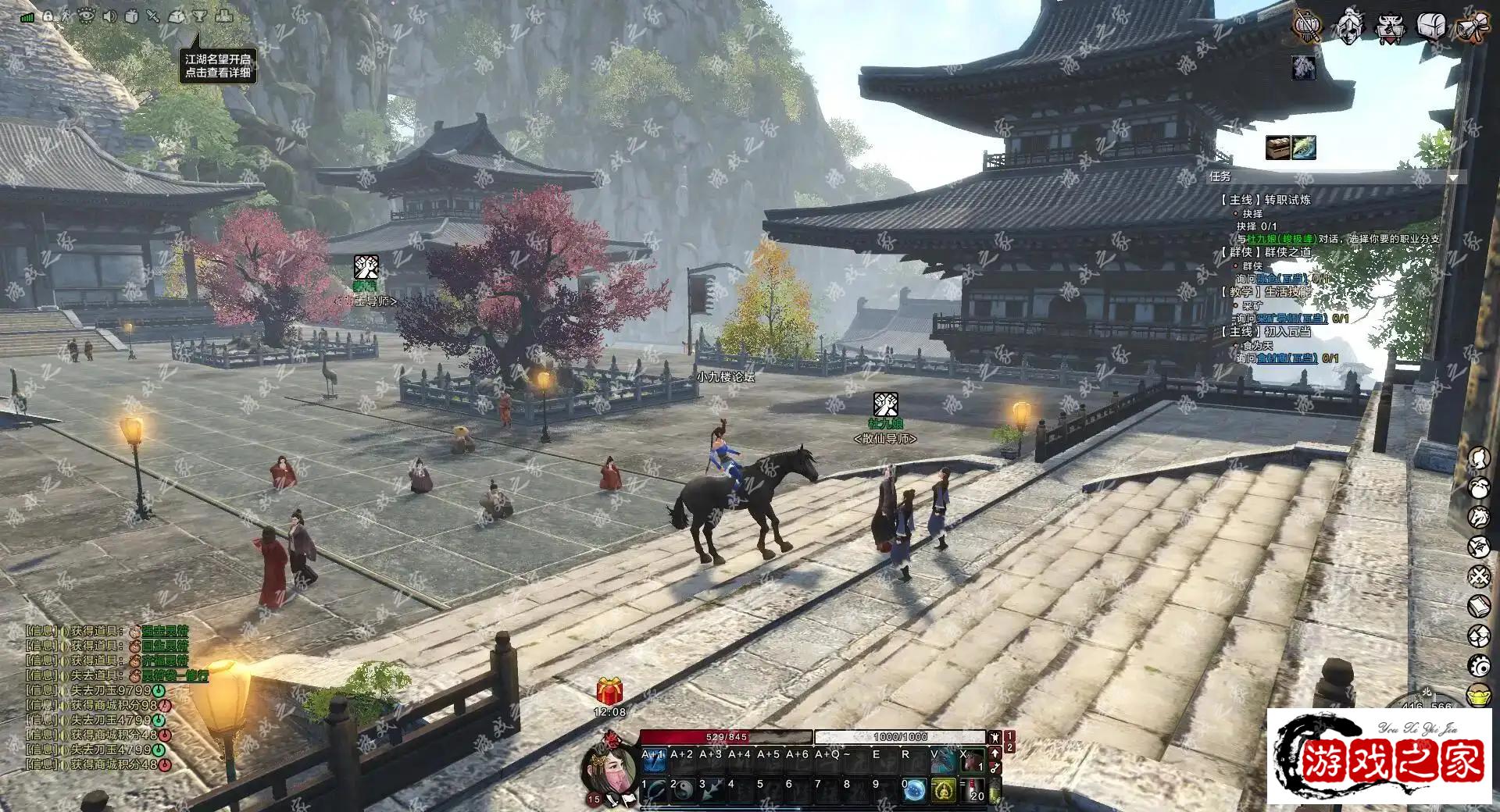Image resolution: width=1500 pixels, height=812 pixels.
Task: Click the lantern and sword icon
Action: 1306,27
